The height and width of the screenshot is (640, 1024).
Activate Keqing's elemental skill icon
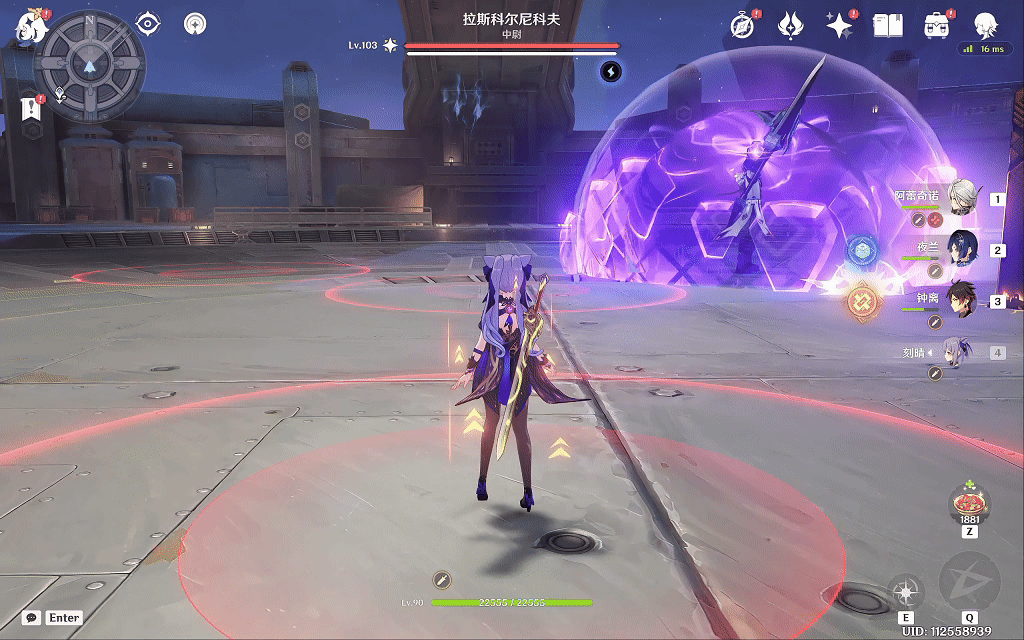[906, 591]
